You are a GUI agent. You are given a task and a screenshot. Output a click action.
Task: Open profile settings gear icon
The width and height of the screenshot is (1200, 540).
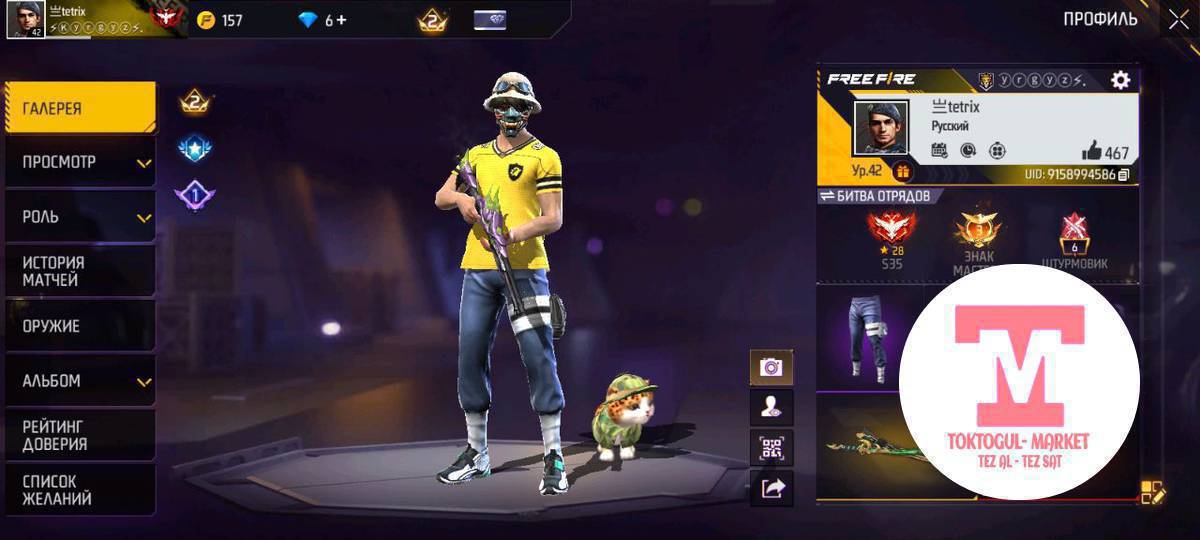(x=1120, y=80)
